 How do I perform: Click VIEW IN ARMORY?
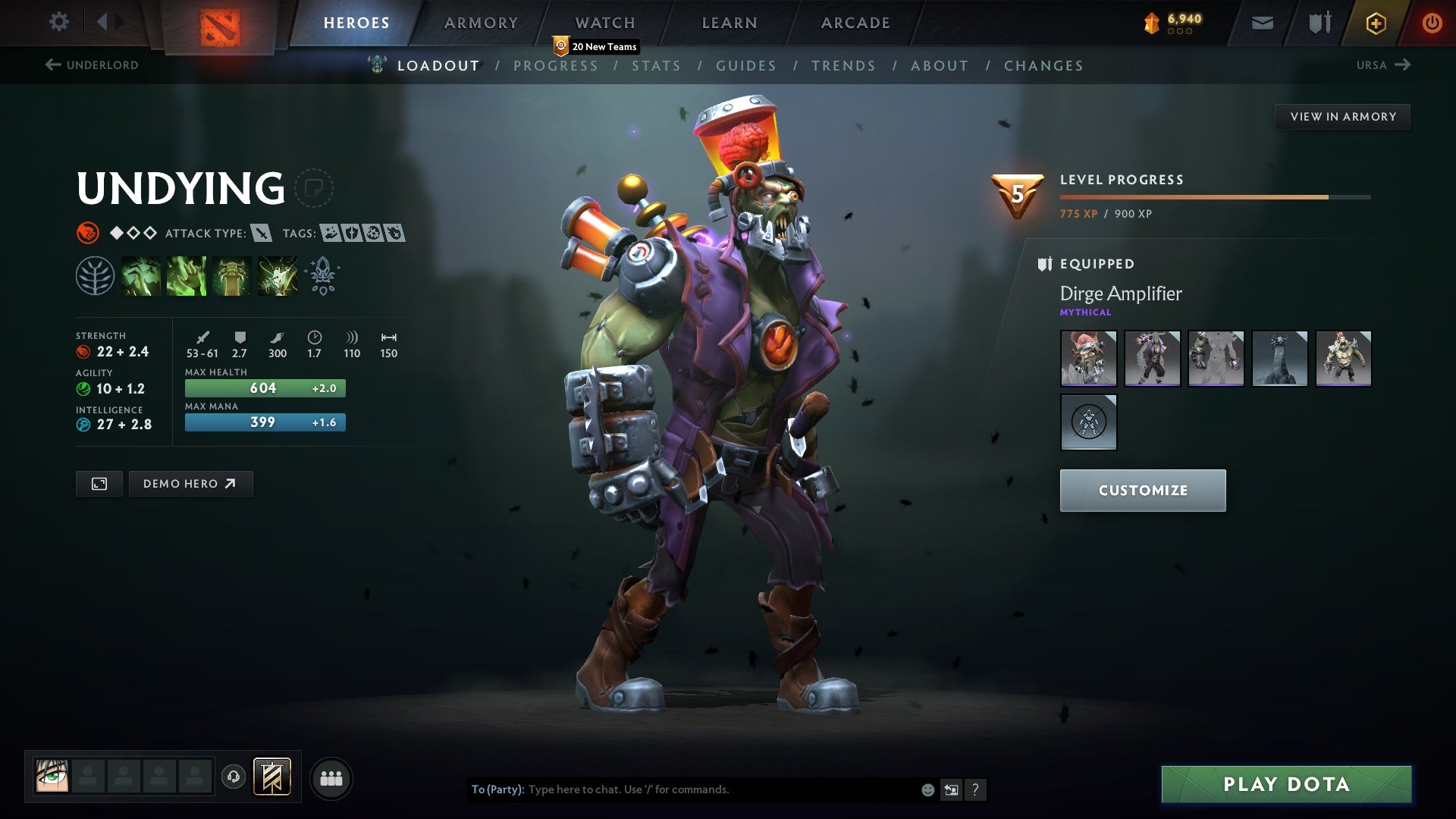pos(1342,116)
